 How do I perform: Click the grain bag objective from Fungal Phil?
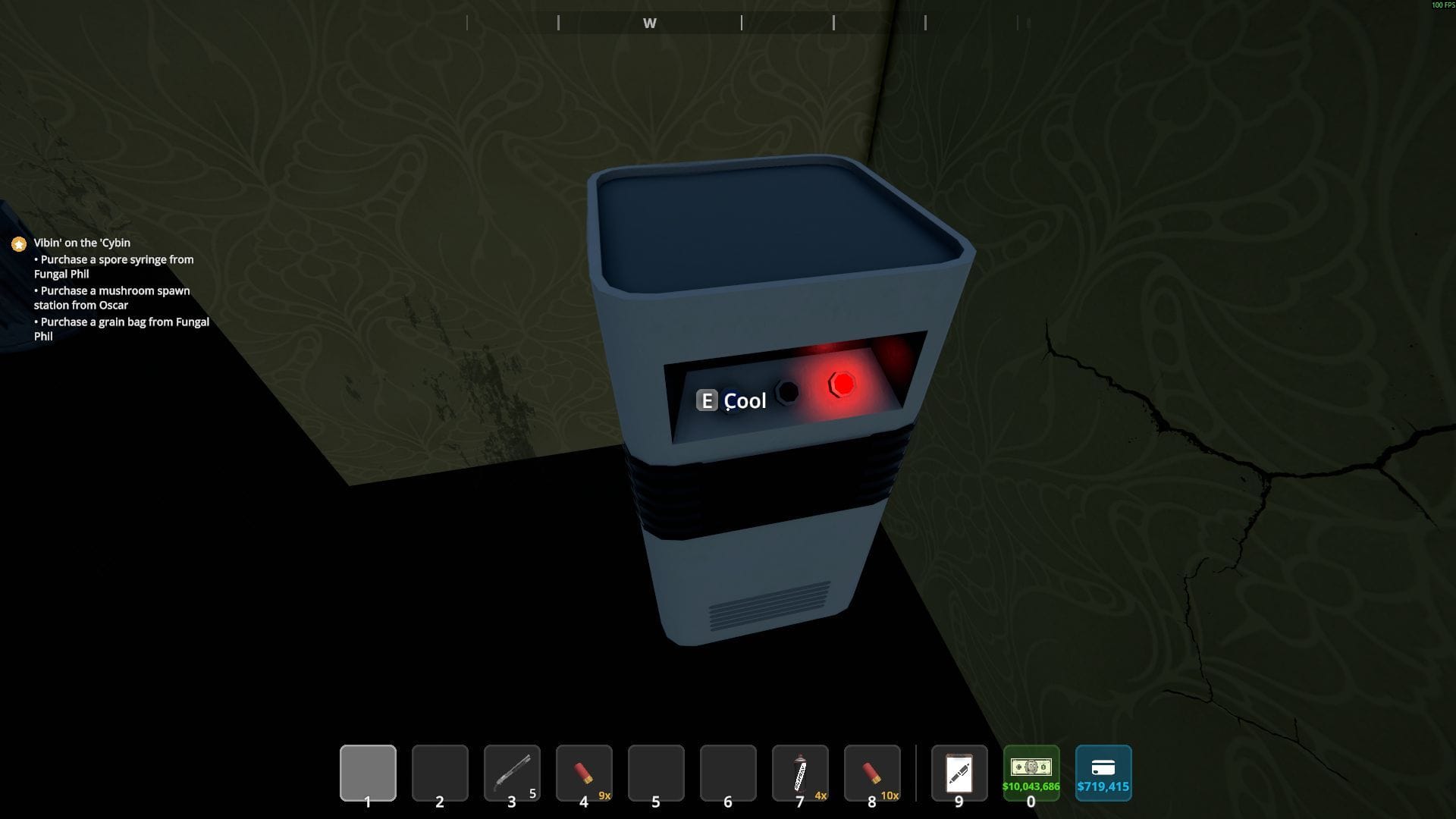[121, 328]
